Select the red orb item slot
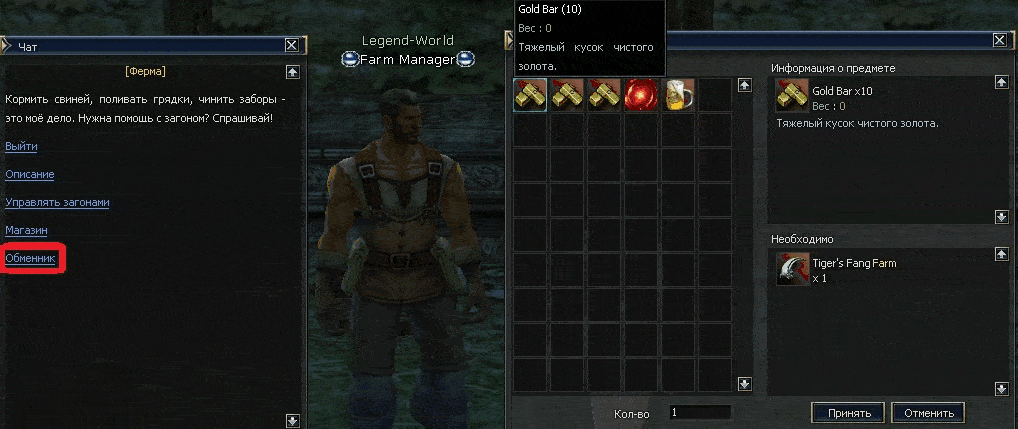 (x=641, y=95)
